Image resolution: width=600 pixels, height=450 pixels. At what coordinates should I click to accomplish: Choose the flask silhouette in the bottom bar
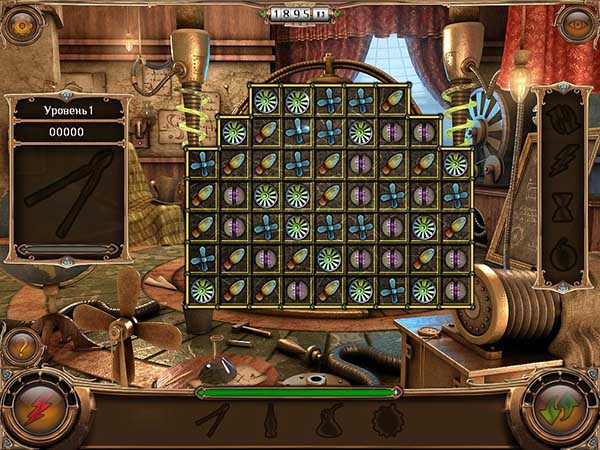[331, 421]
